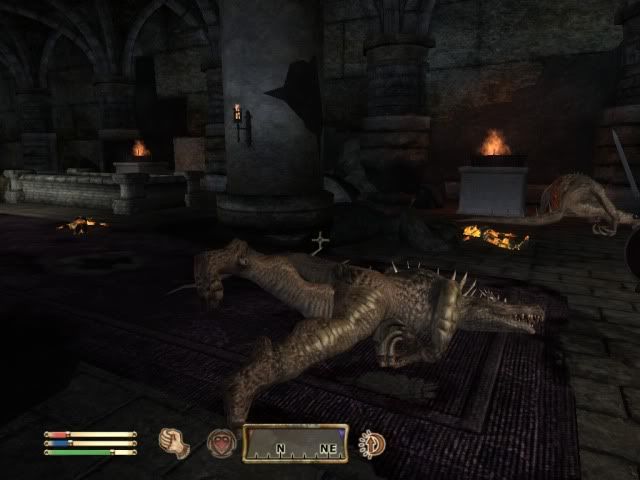Click the compass heading bar
The image size is (640, 480).
(295, 444)
